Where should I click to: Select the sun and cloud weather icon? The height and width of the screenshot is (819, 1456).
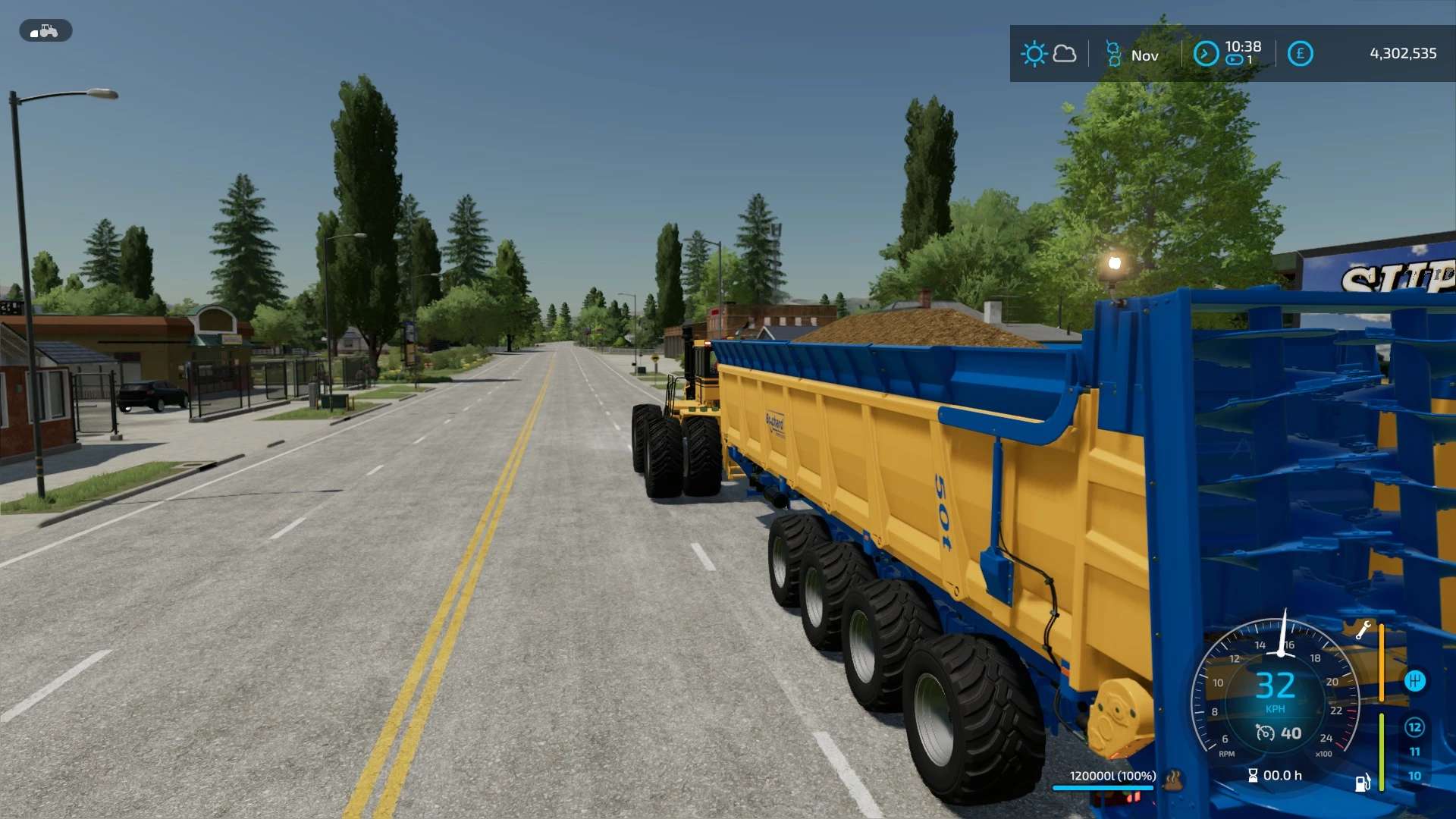[1048, 54]
